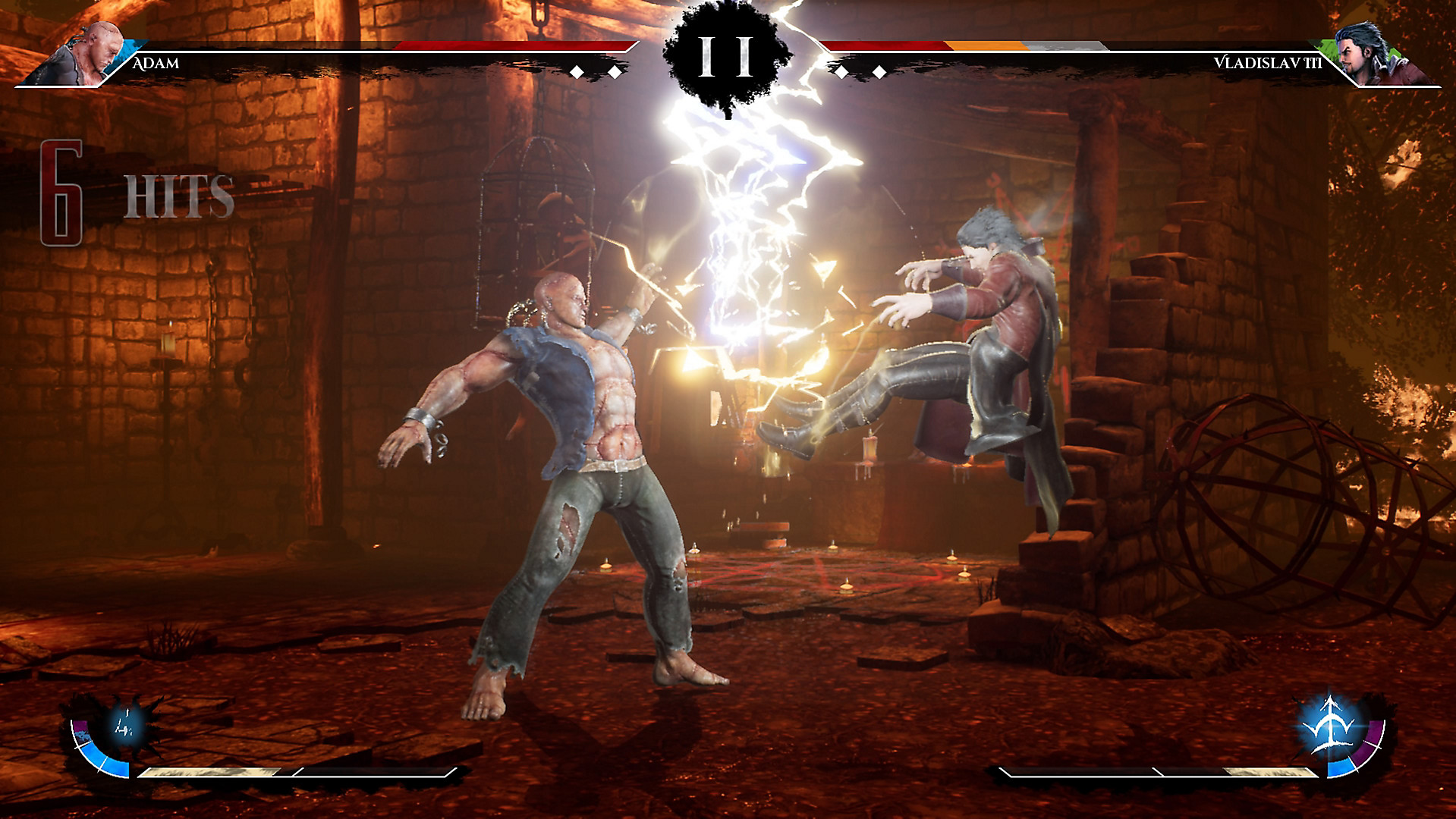Click the ink-blot round counter showing II

point(725,57)
